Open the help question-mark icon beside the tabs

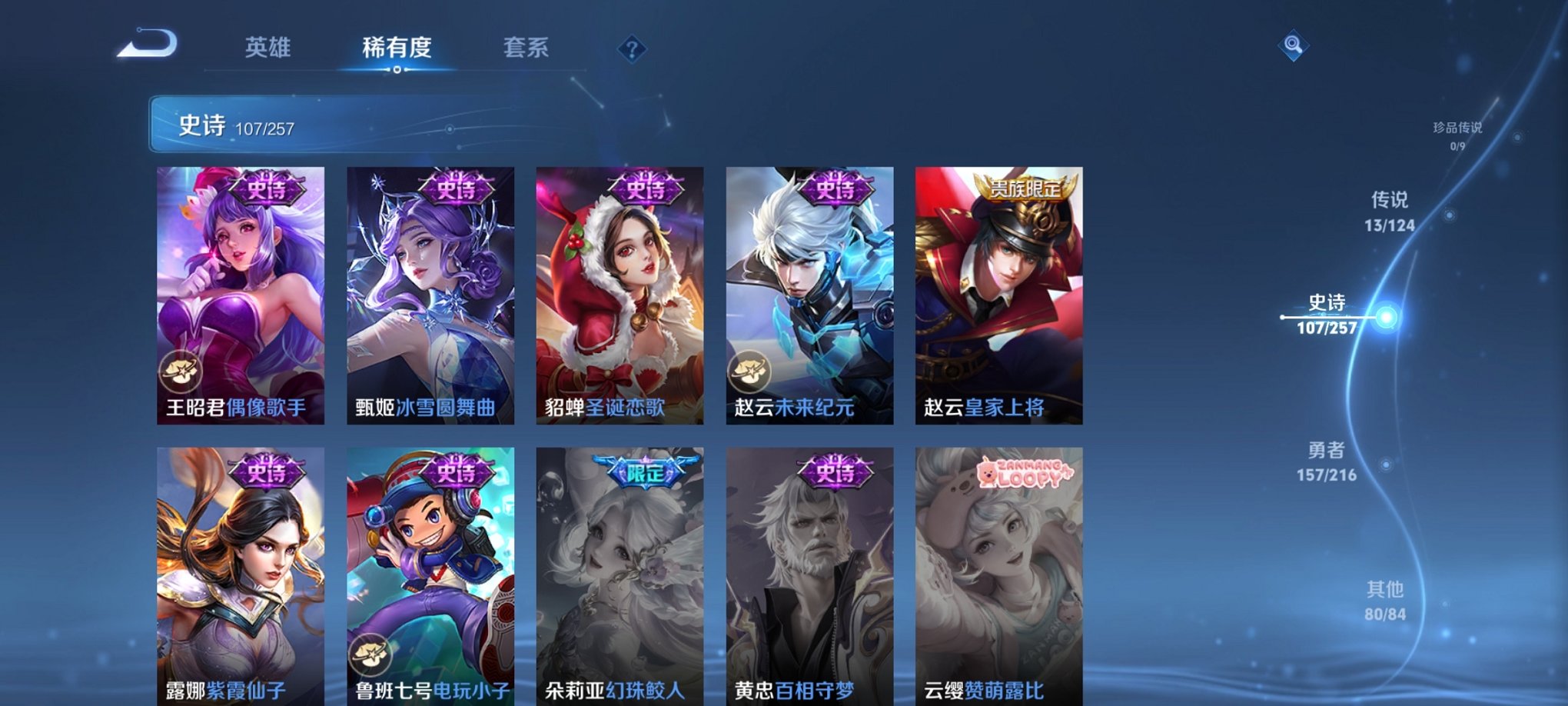click(x=632, y=49)
